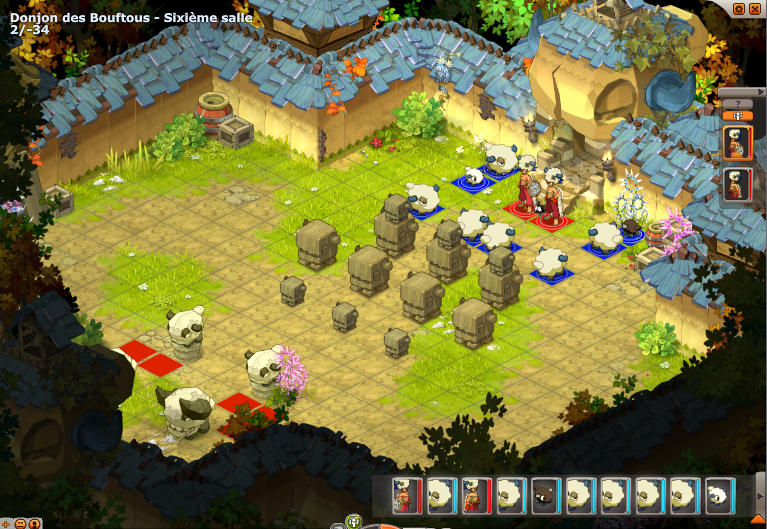The image size is (767, 529).
Task: Toggle the orange T-shaped button in team panel
Action: (737, 115)
